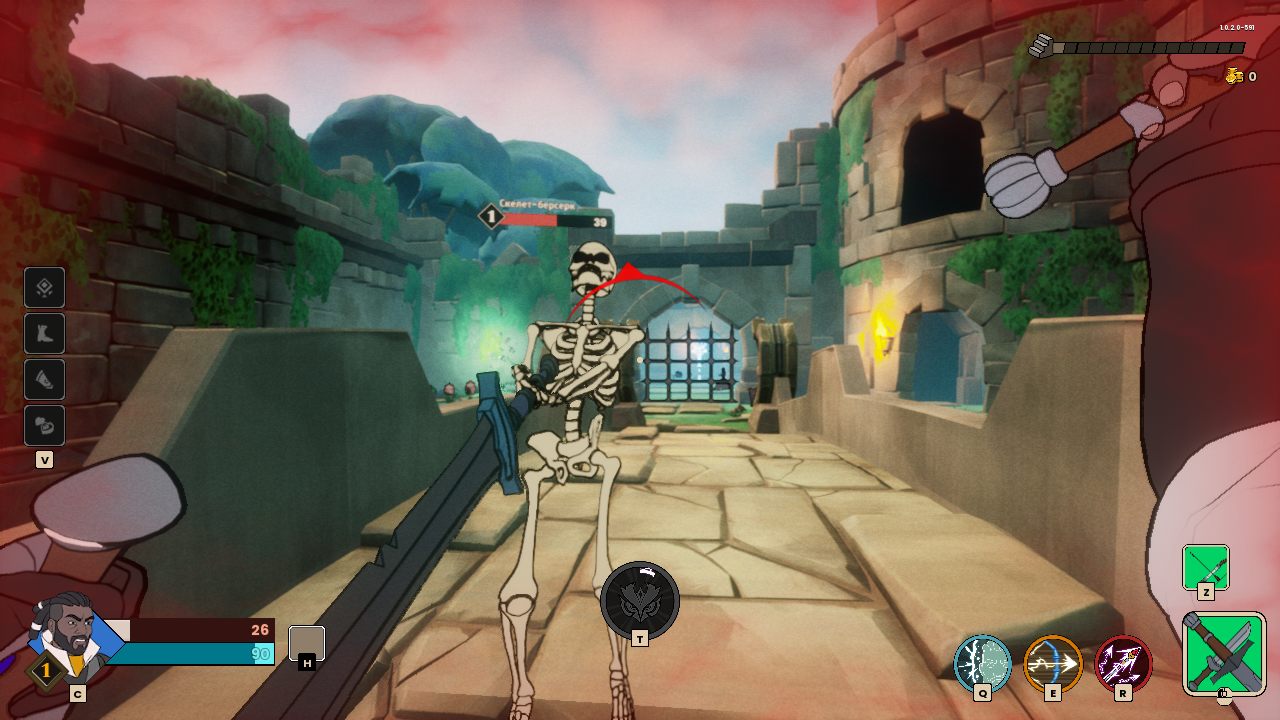Viewport: 1280px width, 720px height.
Task: Activate the orange bow-and-arrow ability
Action: [1053, 664]
